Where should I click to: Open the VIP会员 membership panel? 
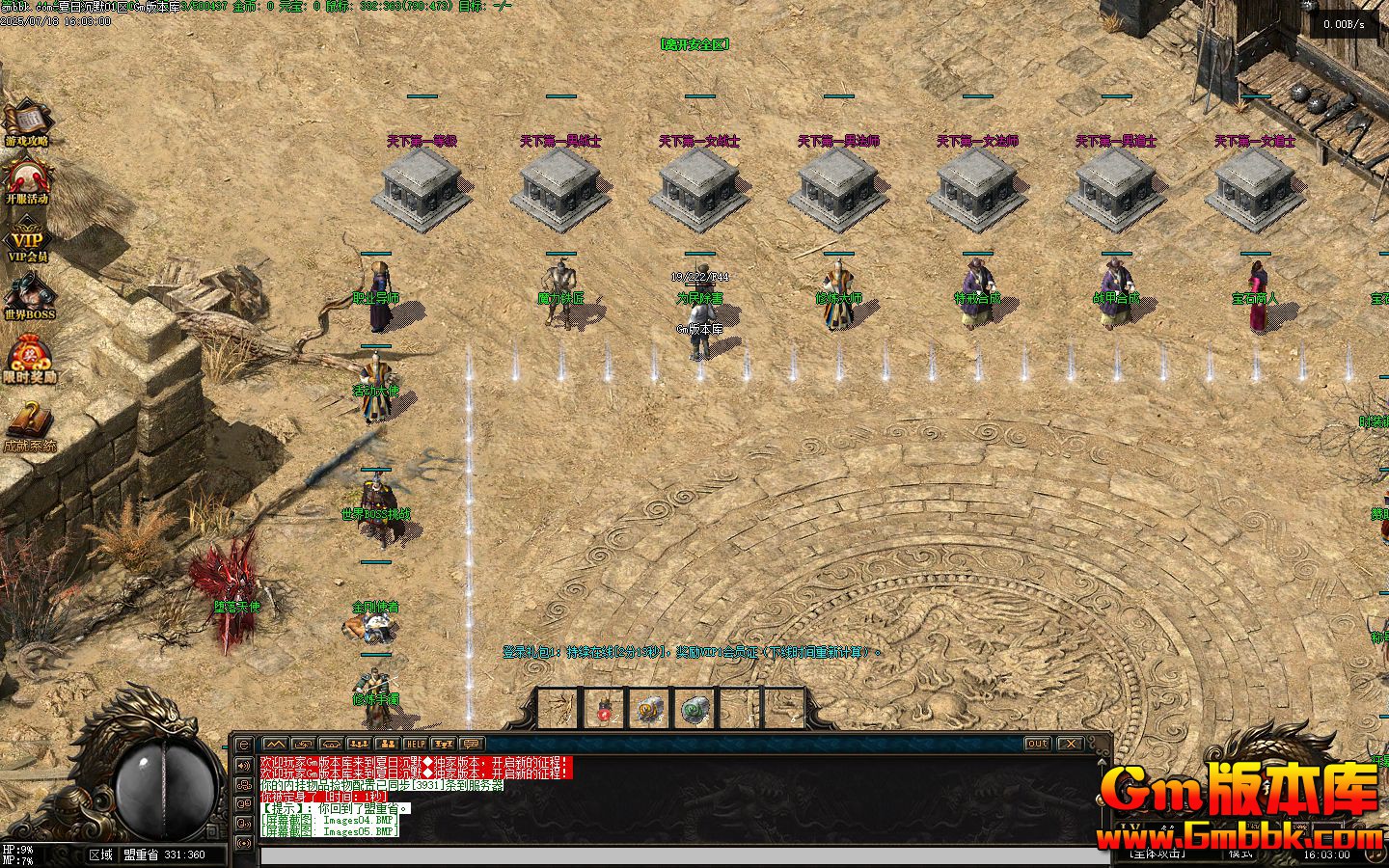(27, 240)
